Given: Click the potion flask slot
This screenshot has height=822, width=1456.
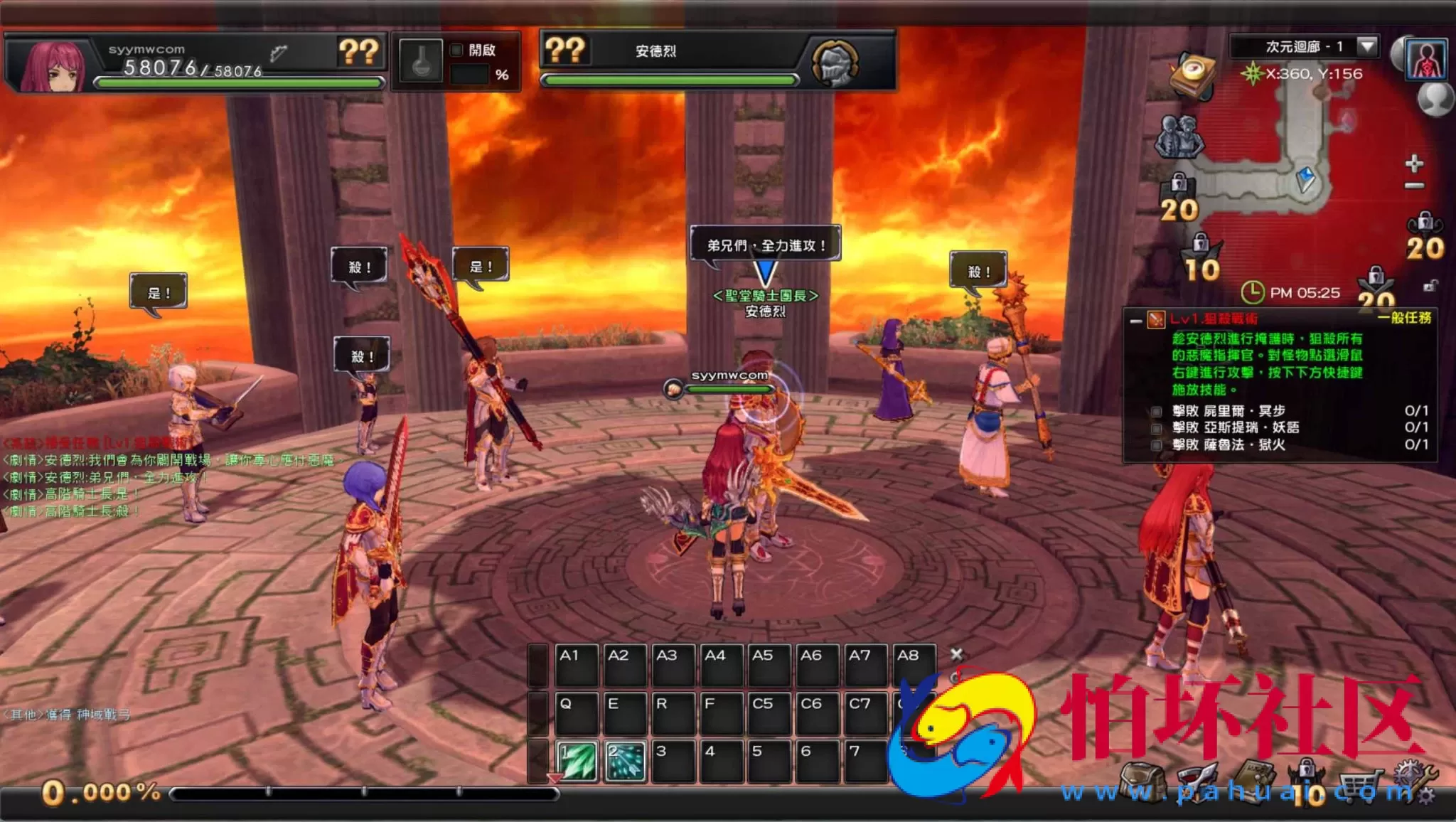Looking at the screenshot, I should [421, 61].
